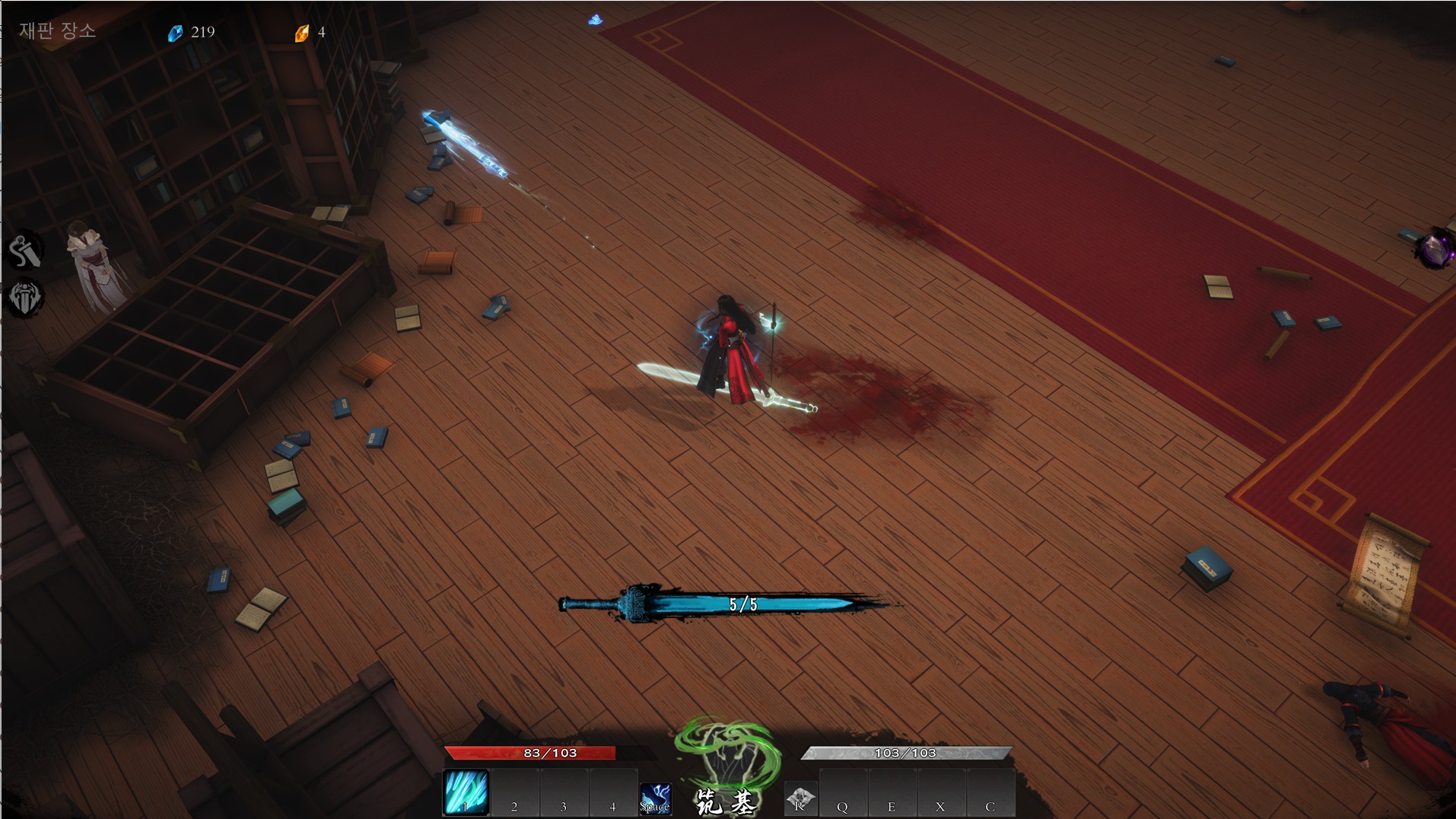Select the empty skill slot labeled 2
Image resolution: width=1456 pixels, height=819 pixels.
pyautogui.click(x=515, y=794)
